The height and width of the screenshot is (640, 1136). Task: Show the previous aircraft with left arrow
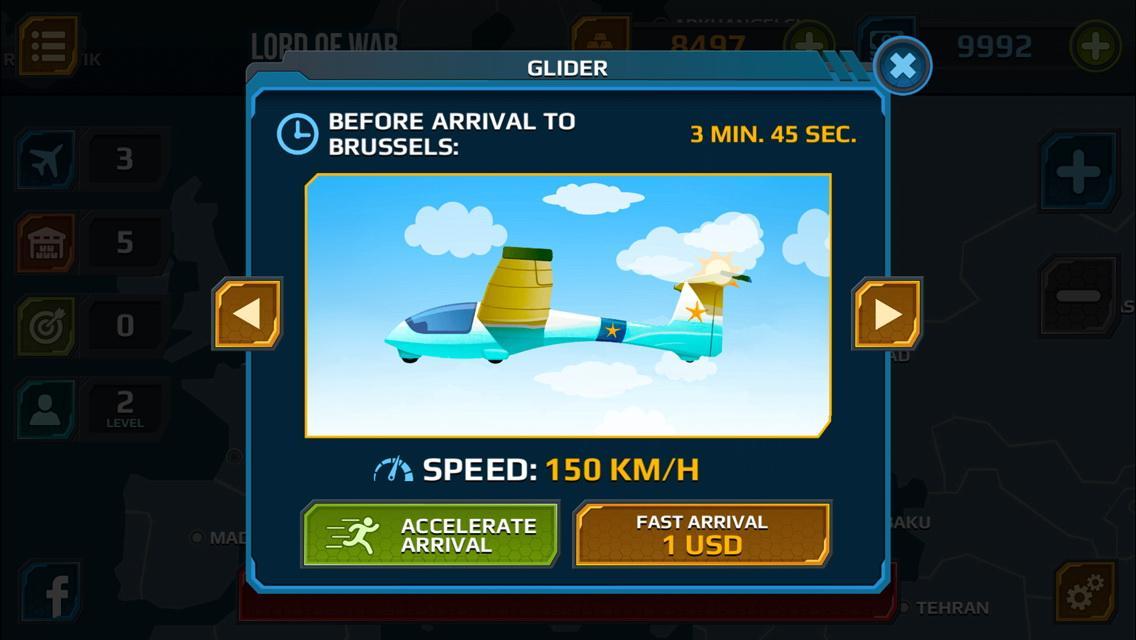click(247, 314)
